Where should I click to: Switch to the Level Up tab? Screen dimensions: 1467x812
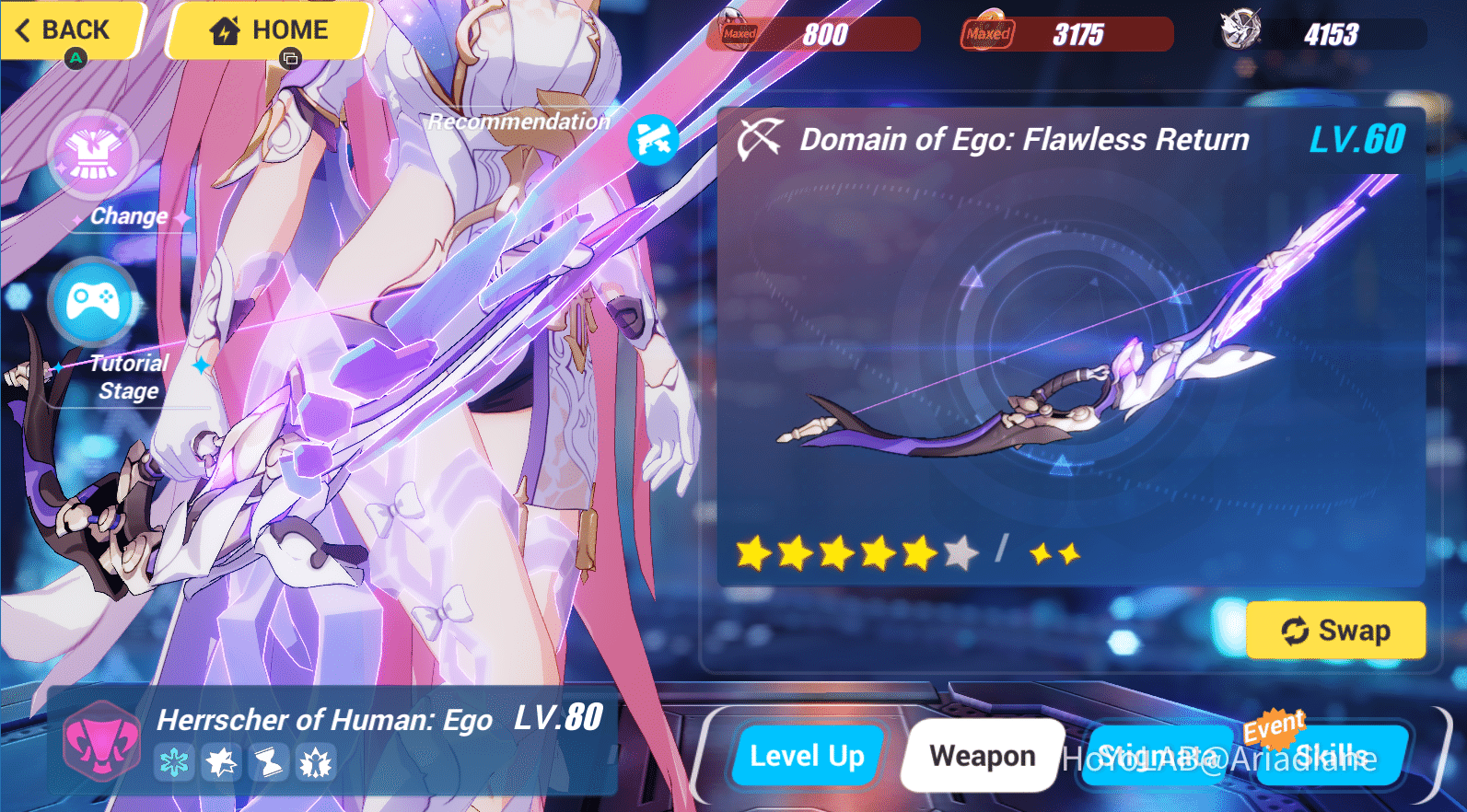tap(808, 755)
